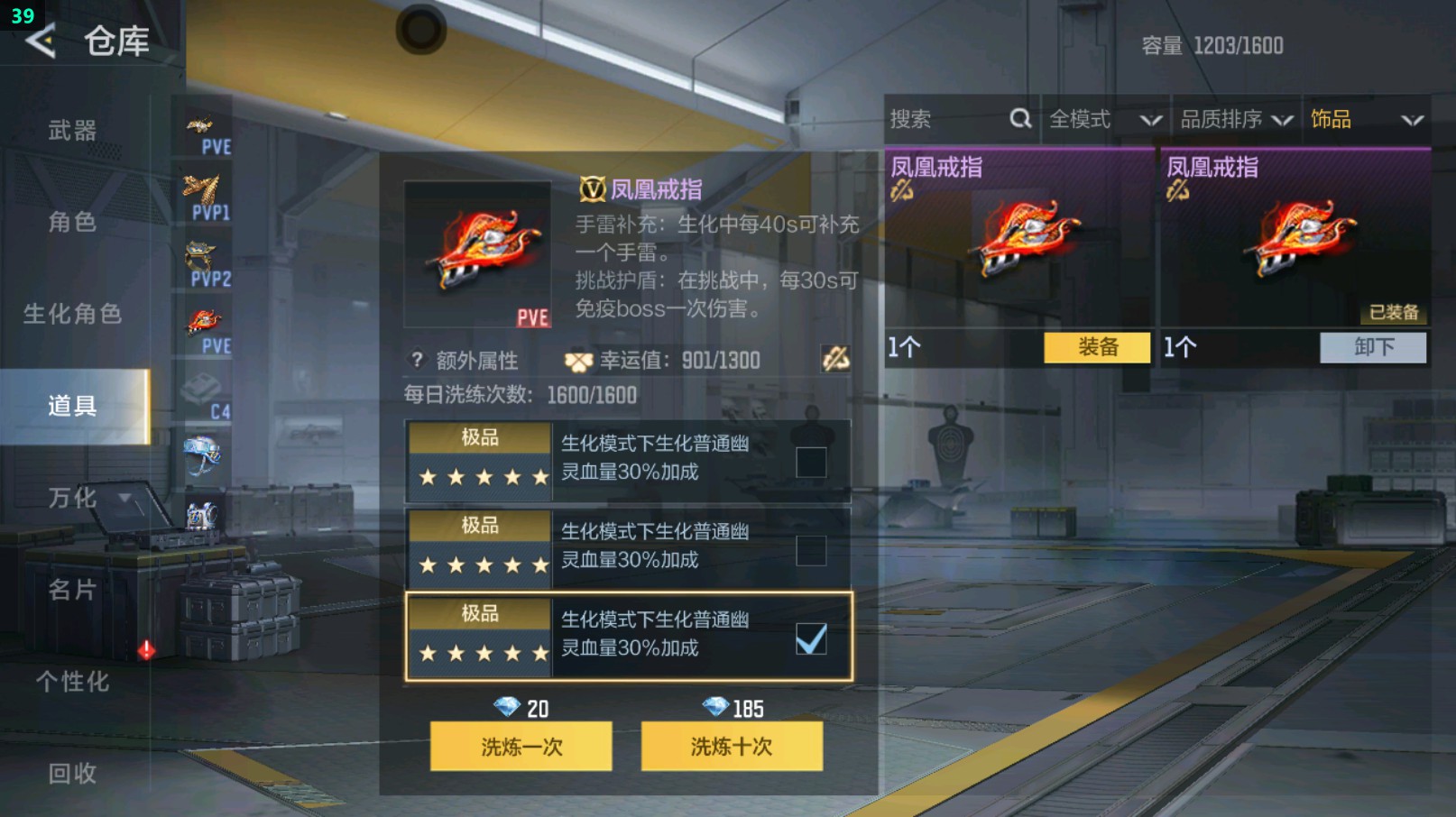
Task: Enable the first 灵血量30%加成 attribute checkbox
Action: 811,460
